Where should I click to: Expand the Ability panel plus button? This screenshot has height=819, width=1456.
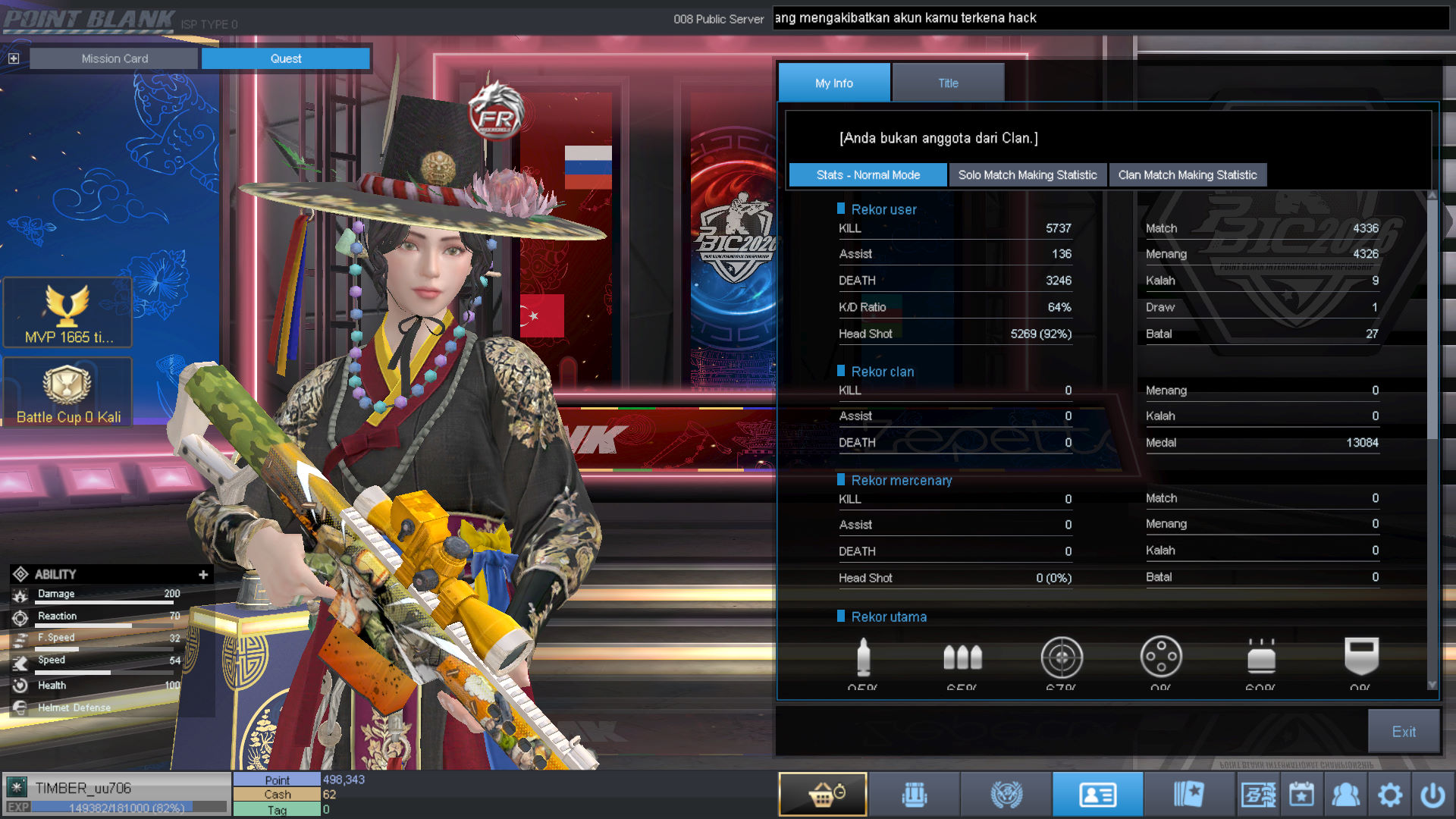tap(203, 574)
